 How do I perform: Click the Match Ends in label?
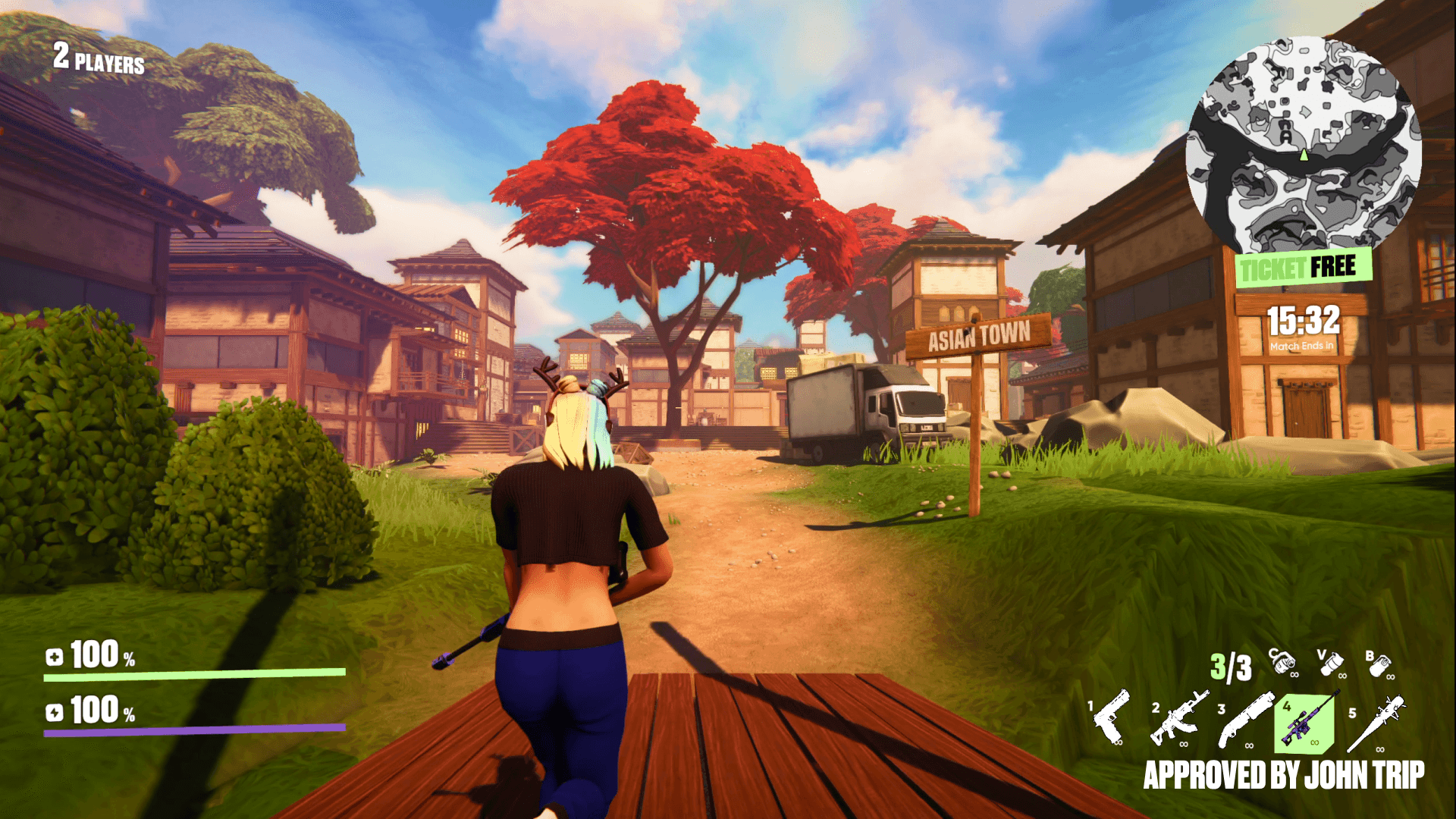tap(1300, 345)
